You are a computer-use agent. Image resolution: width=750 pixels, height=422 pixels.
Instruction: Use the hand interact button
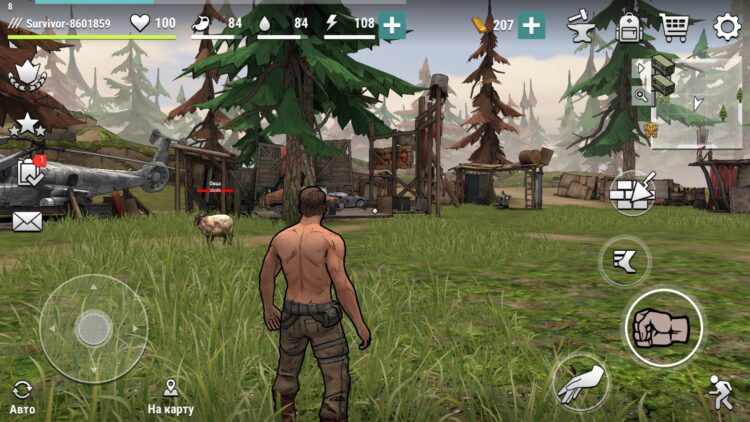581,383
